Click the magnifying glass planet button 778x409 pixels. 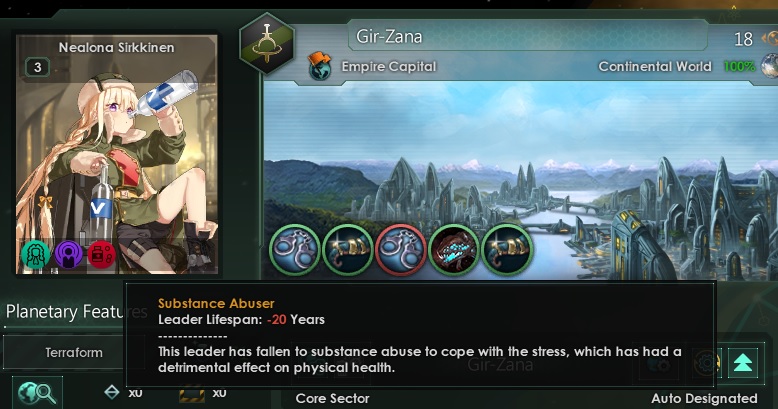[x=38, y=393]
